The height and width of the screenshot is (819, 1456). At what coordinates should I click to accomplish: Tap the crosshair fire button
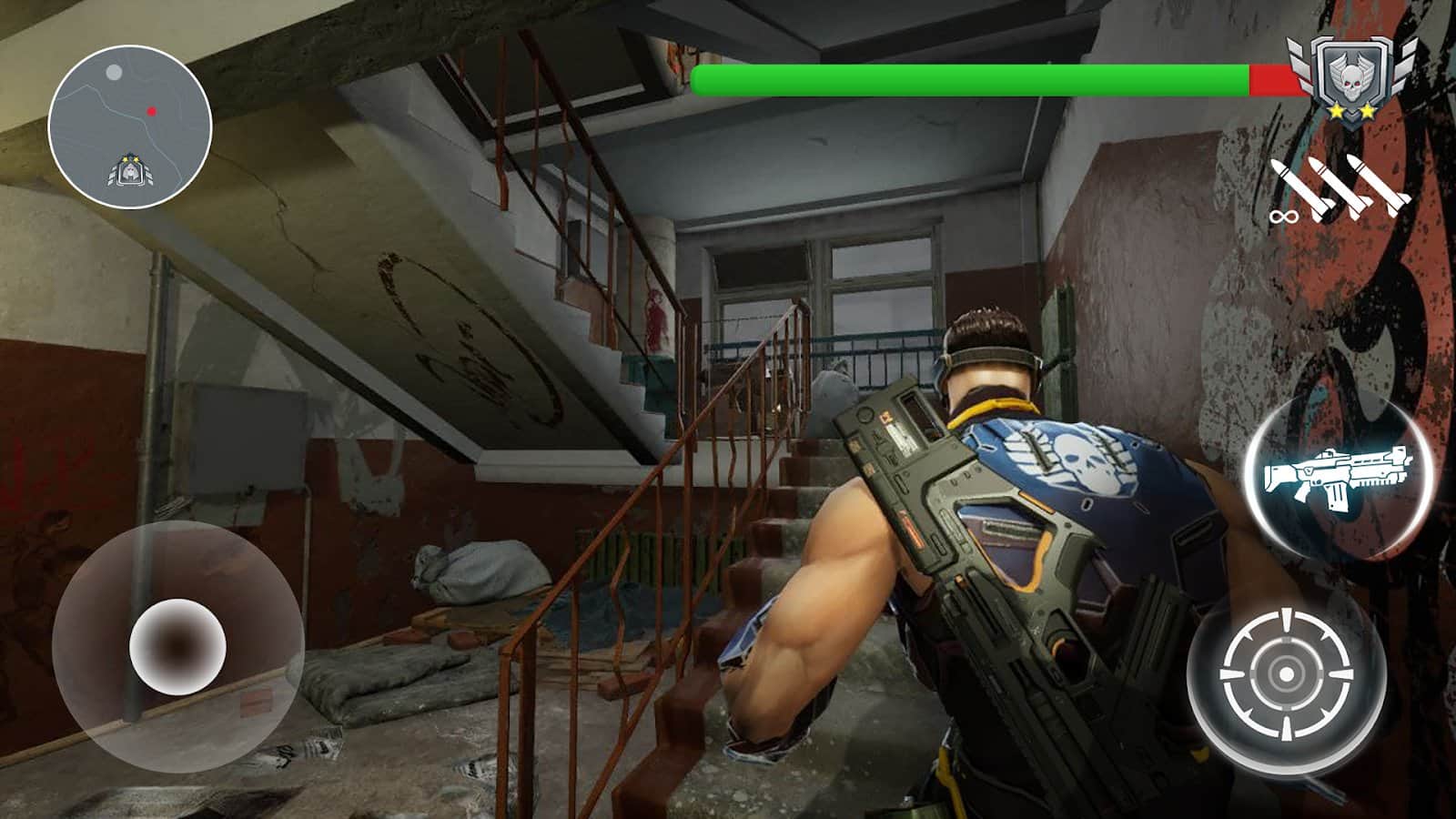click(1286, 675)
